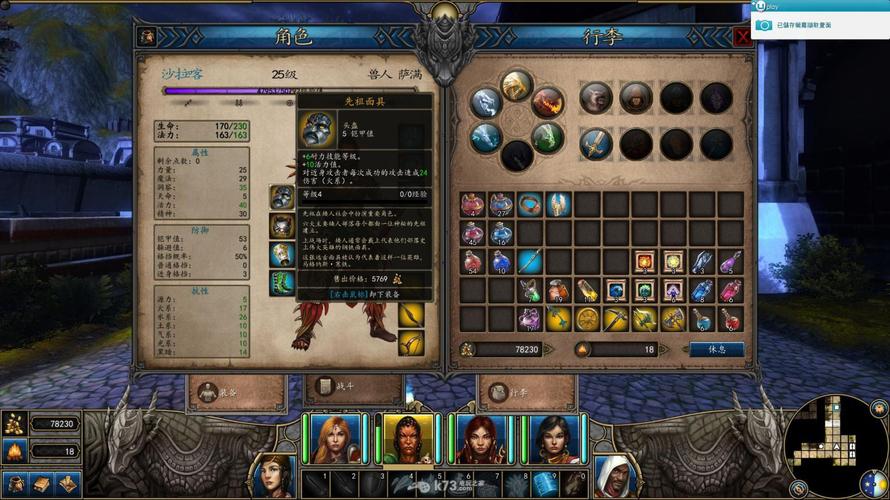
Task: Select the sword and shield skill medallion
Action: point(596,142)
